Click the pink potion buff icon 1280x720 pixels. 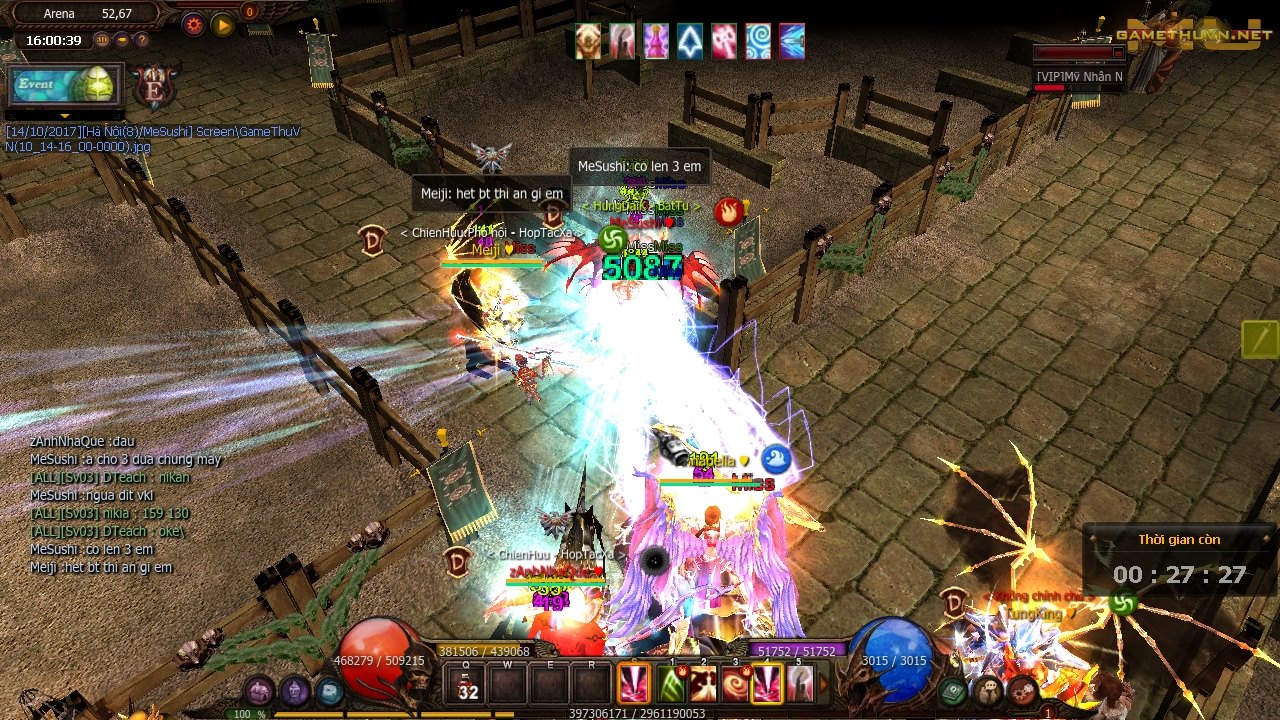656,42
